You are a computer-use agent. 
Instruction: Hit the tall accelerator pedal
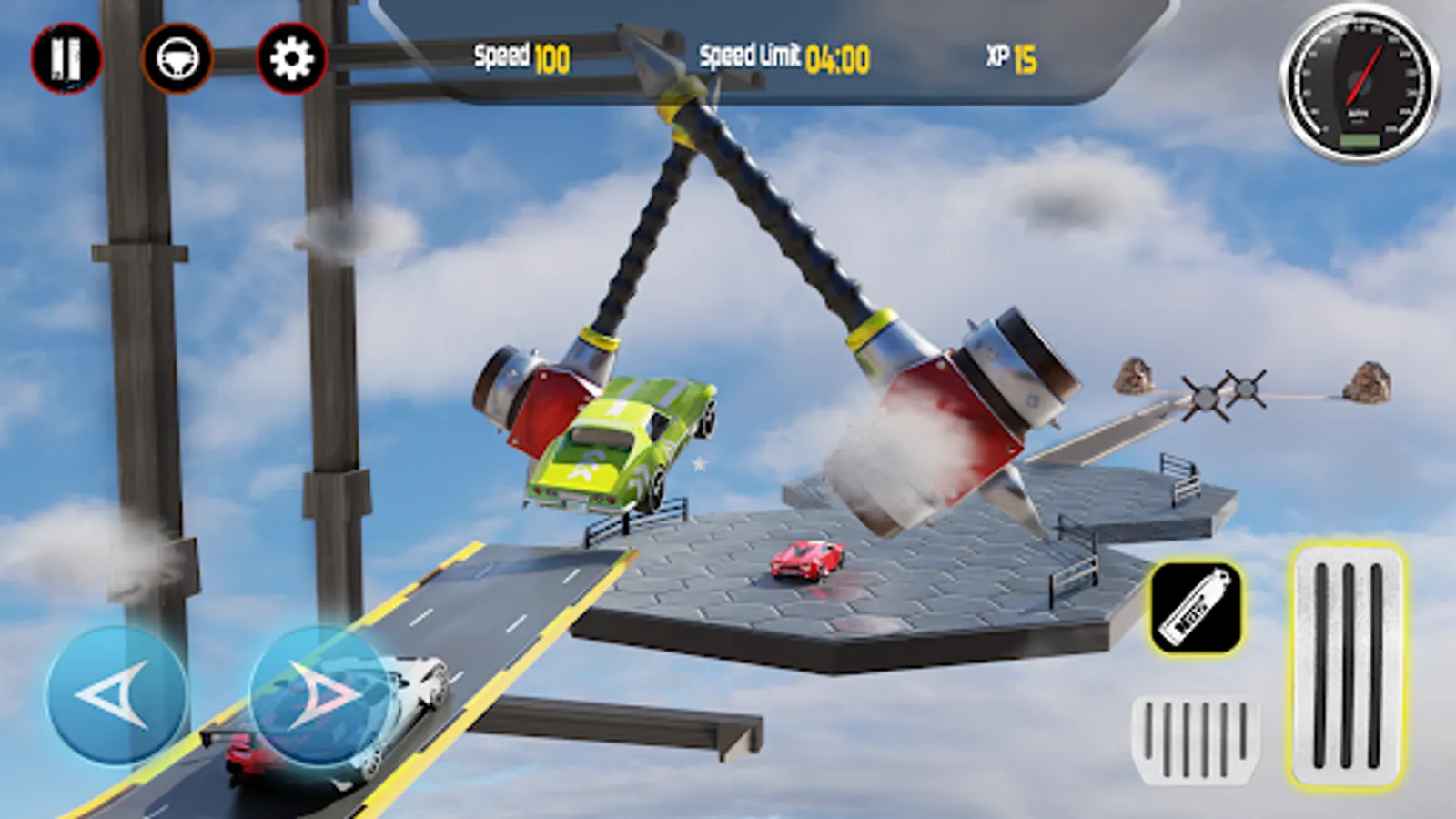(x=1347, y=665)
